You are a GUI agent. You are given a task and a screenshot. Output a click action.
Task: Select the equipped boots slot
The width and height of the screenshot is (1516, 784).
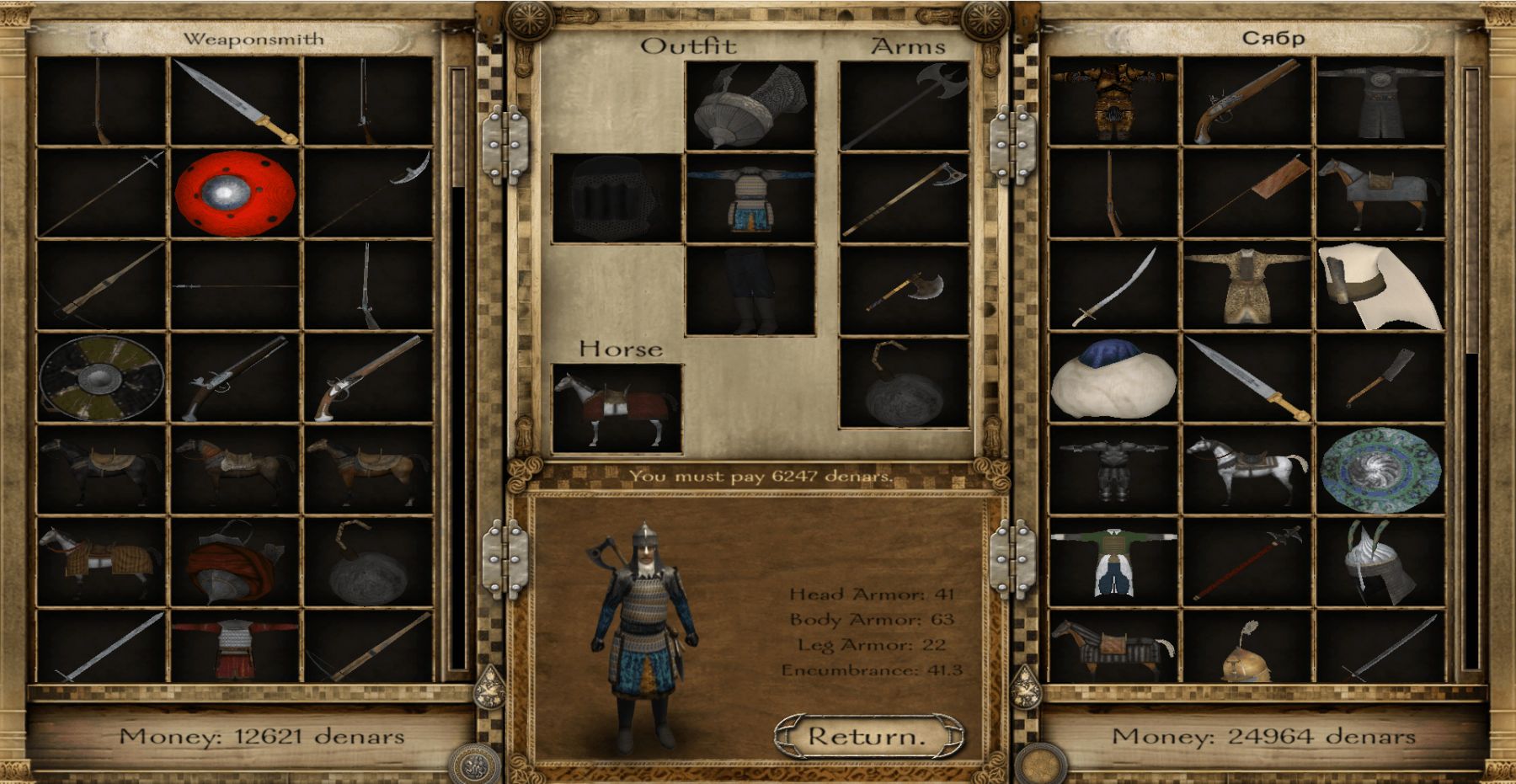[x=750, y=291]
